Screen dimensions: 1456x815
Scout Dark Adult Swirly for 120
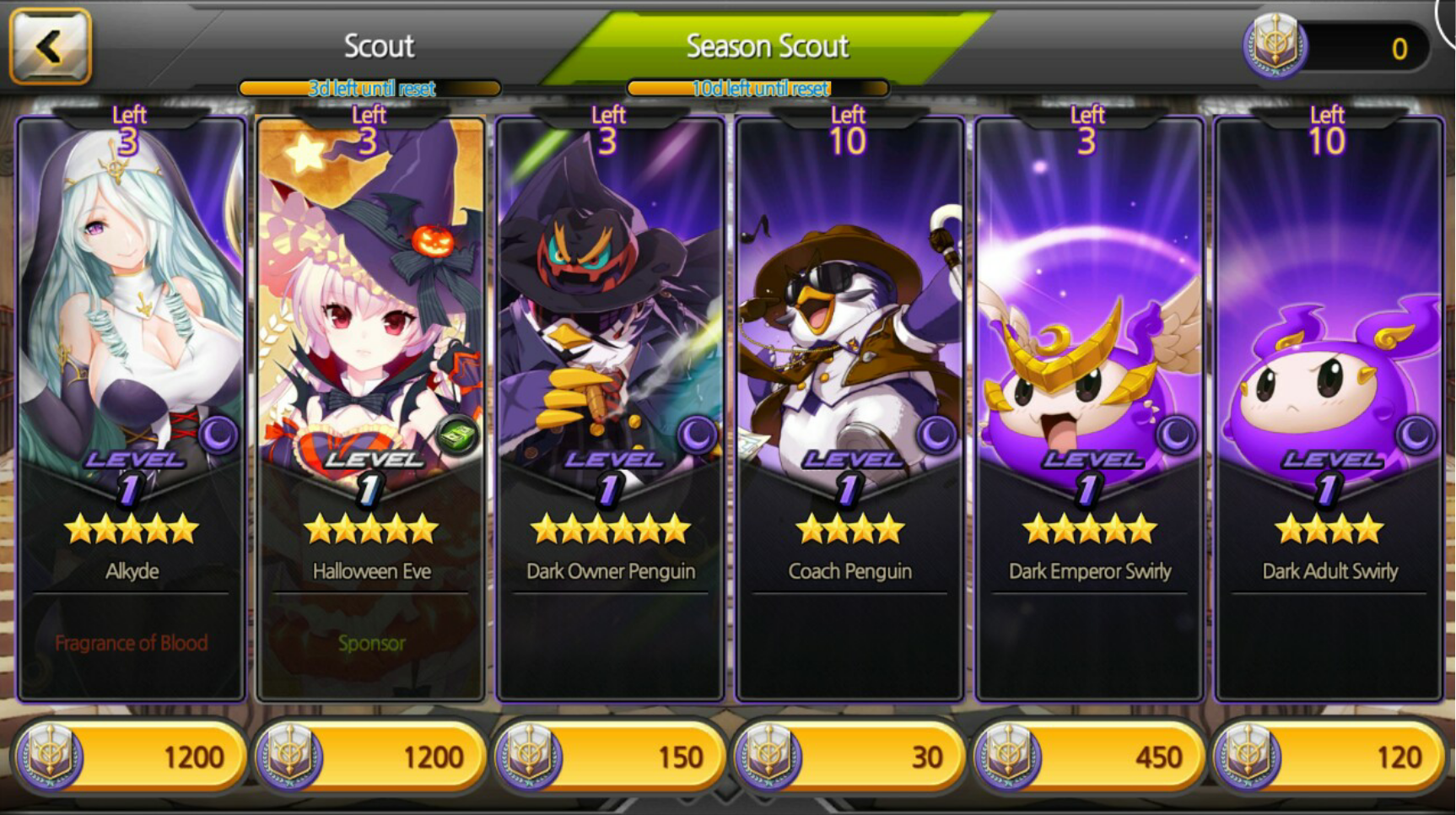(x=1329, y=756)
